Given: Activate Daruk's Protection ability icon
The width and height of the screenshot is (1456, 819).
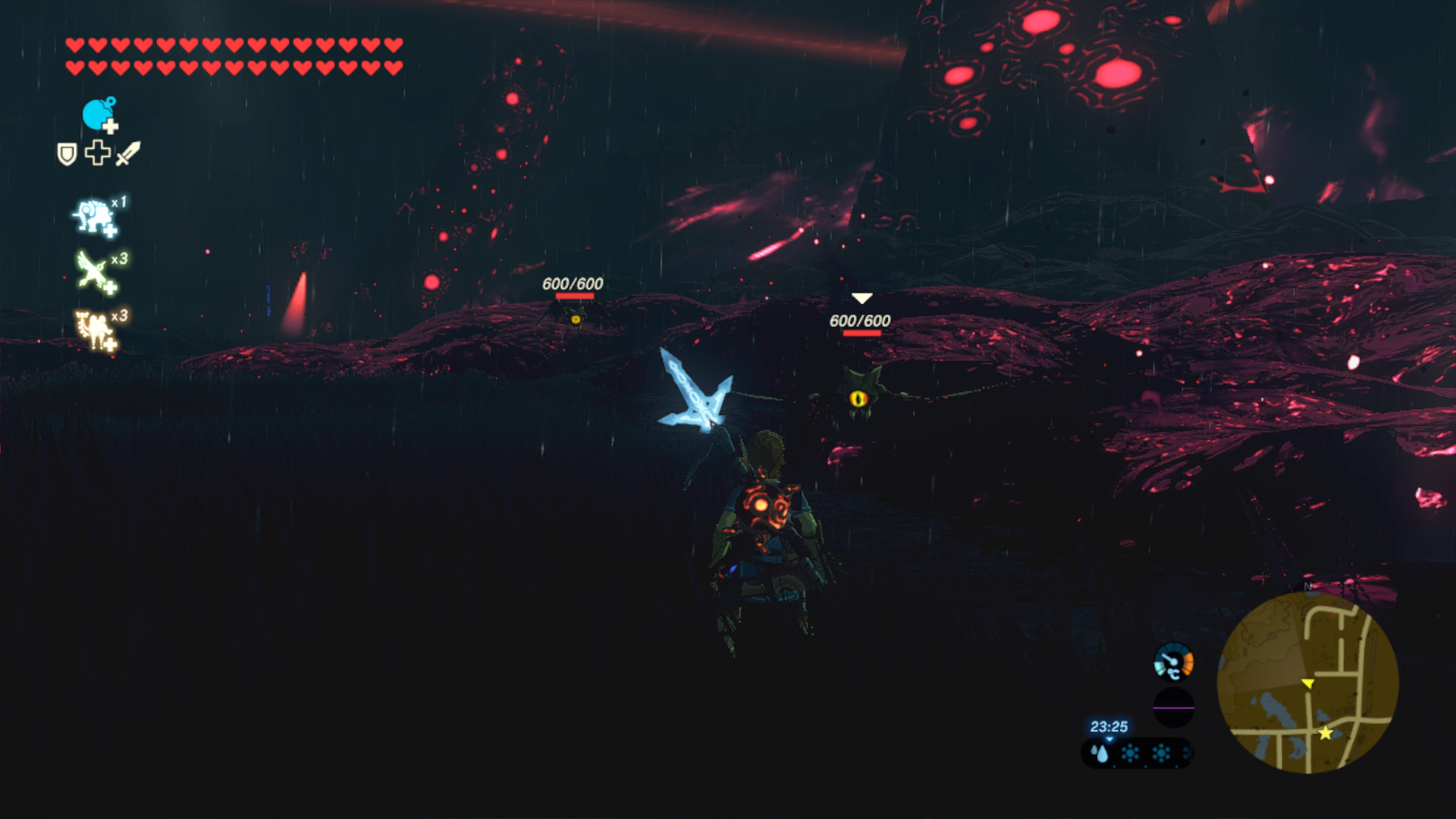Looking at the screenshot, I should 95,218.
